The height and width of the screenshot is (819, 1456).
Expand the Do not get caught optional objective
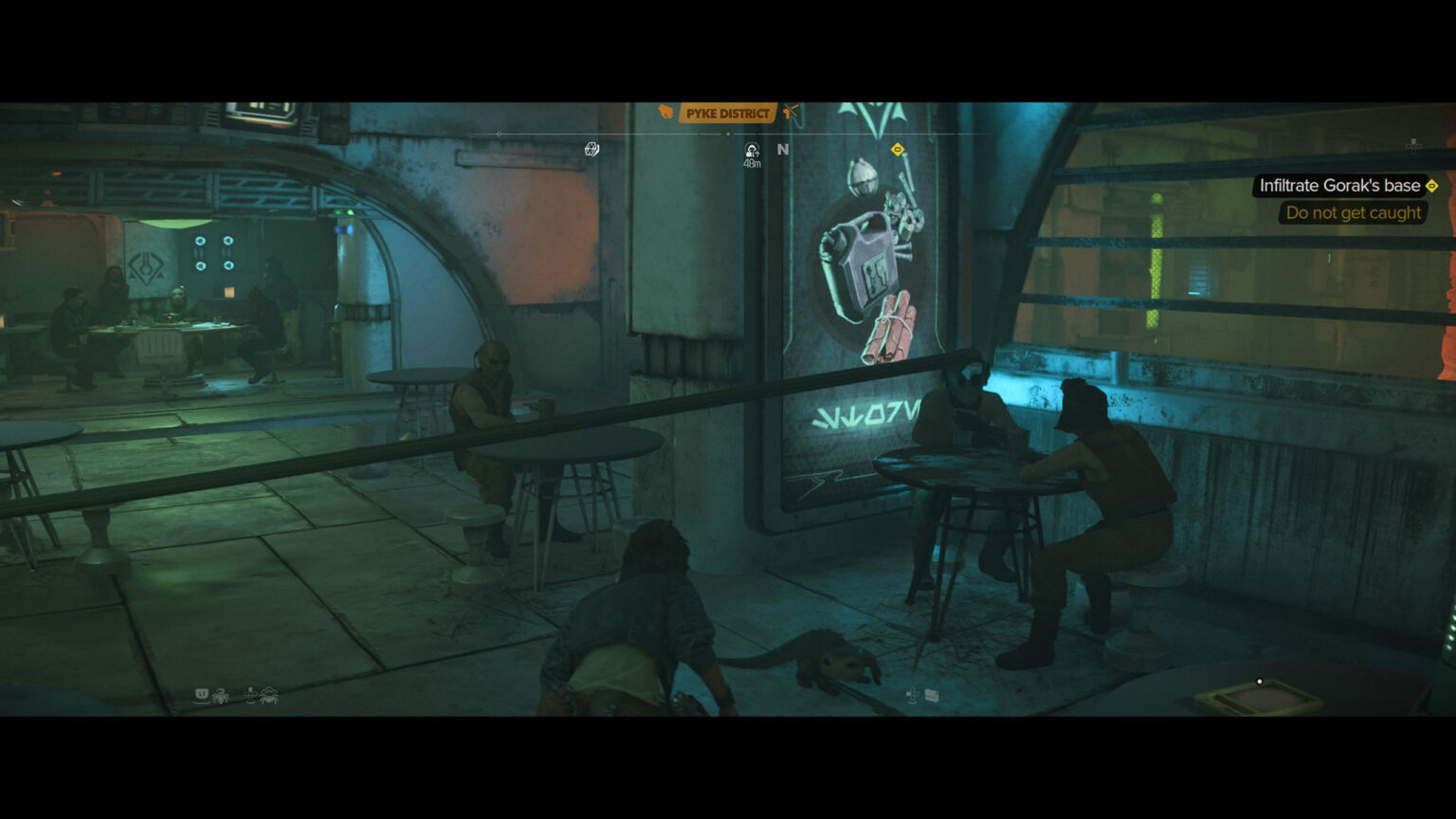pyautogui.click(x=1354, y=212)
